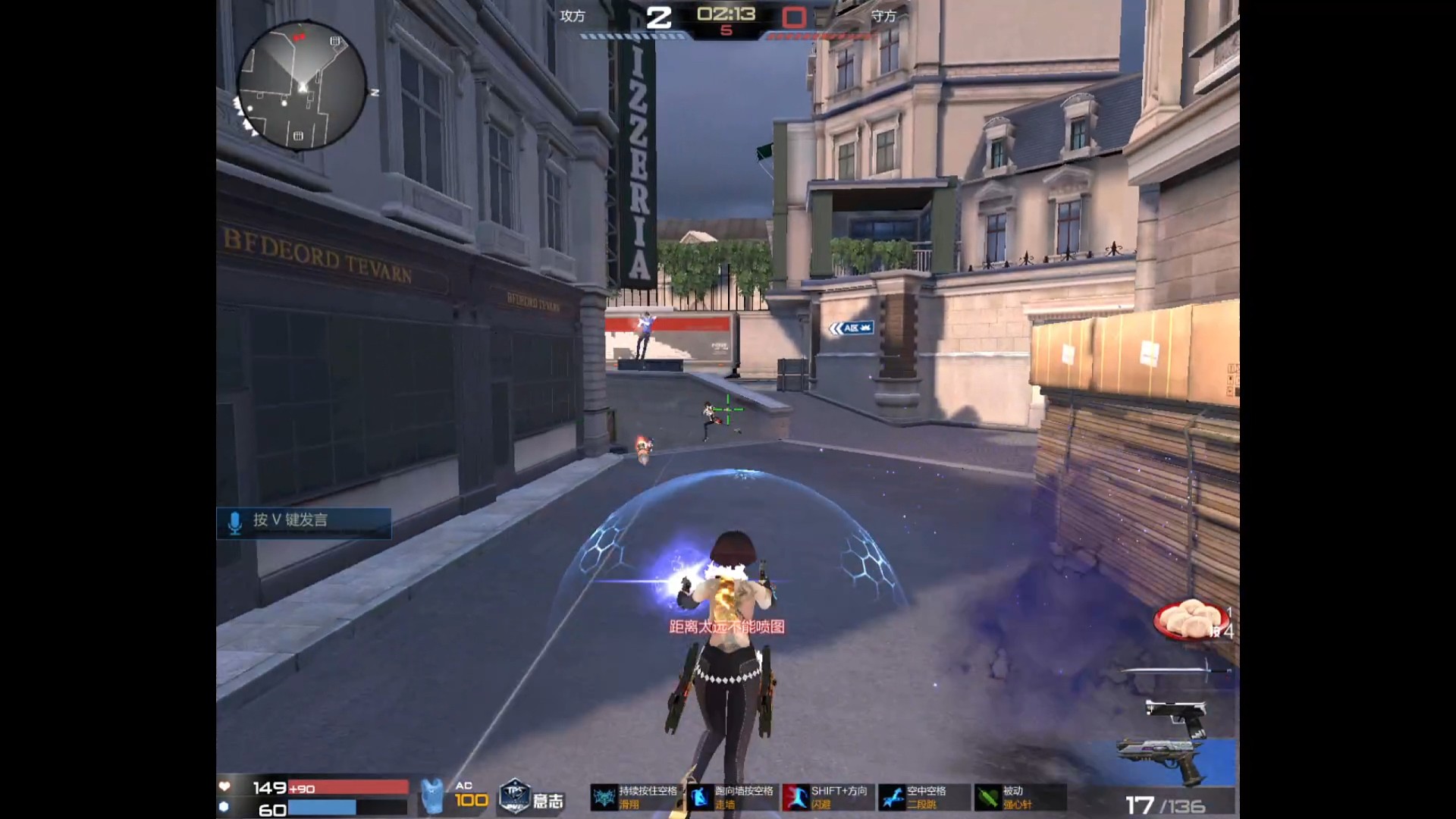Activate the glide (滑翔) skill icon
This screenshot has height=819, width=1456.
pos(604,798)
